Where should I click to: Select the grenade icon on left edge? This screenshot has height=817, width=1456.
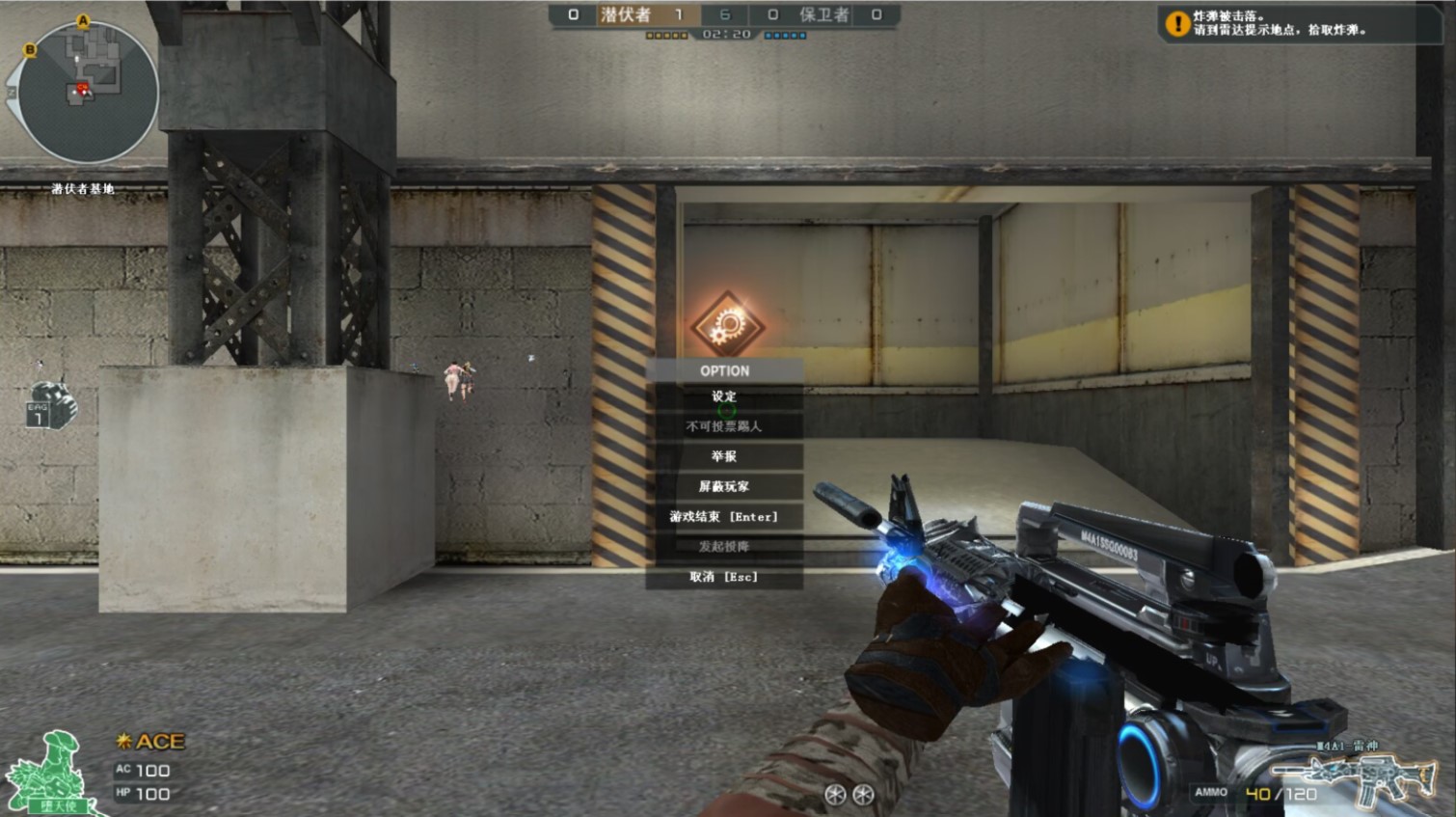click(52, 405)
